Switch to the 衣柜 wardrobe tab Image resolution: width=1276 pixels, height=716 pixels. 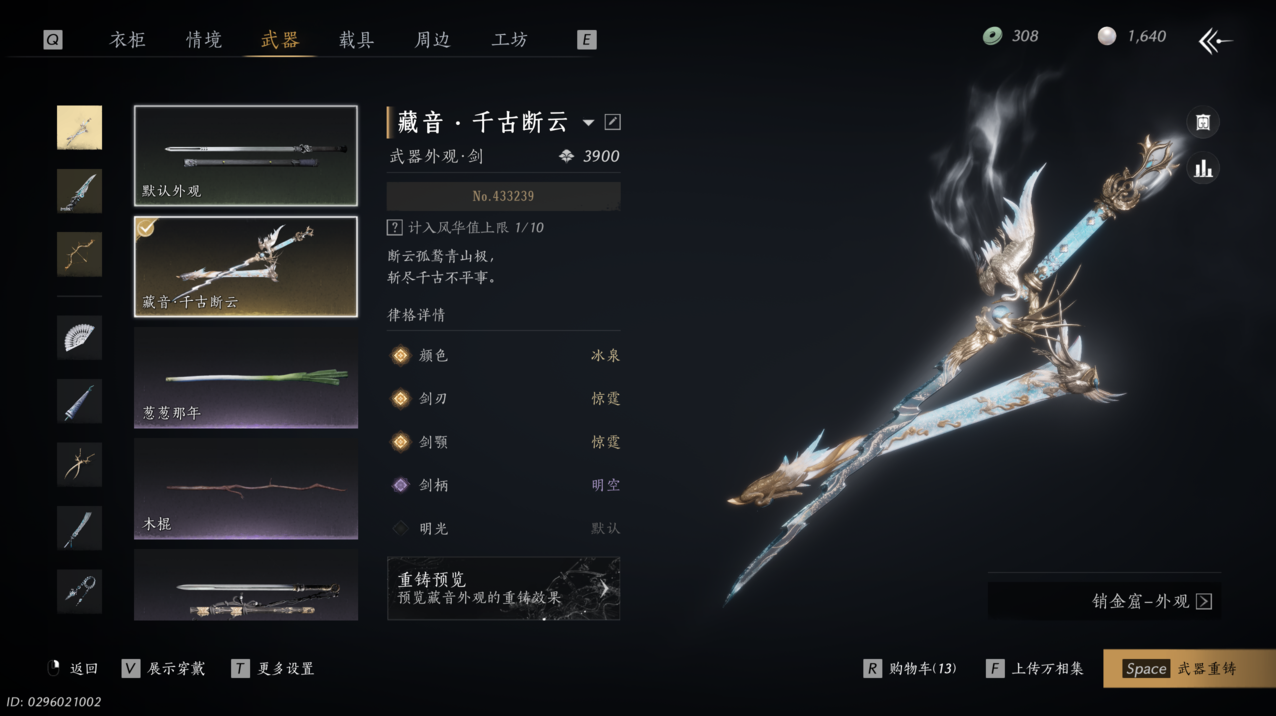[x=127, y=40]
